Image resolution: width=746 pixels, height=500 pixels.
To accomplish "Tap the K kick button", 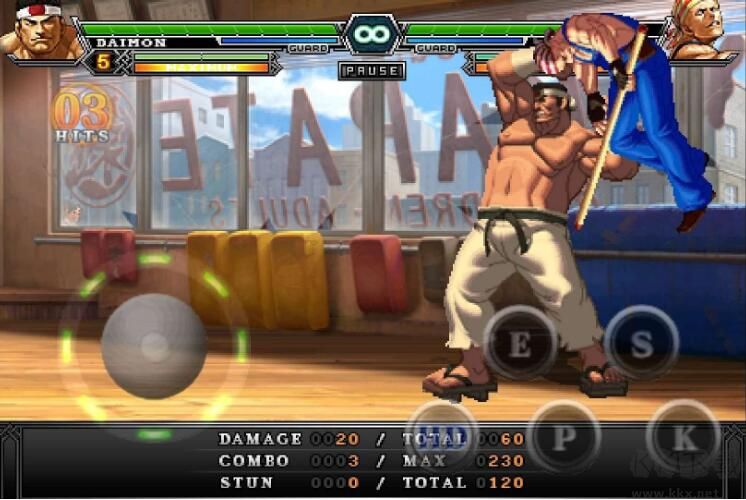I will click(684, 435).
